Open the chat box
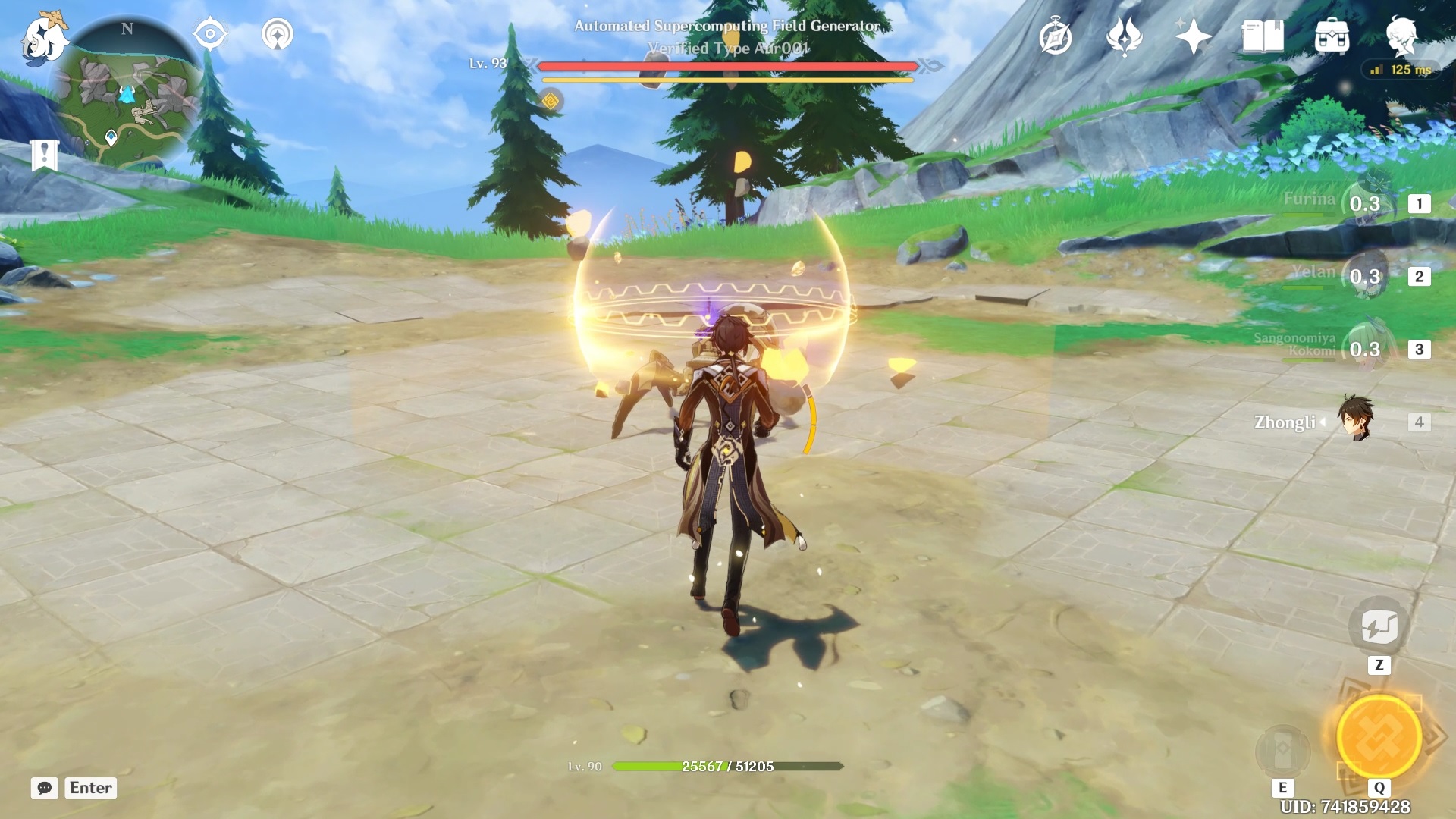Screen dimensions: 1456x819 pos(45,788)
